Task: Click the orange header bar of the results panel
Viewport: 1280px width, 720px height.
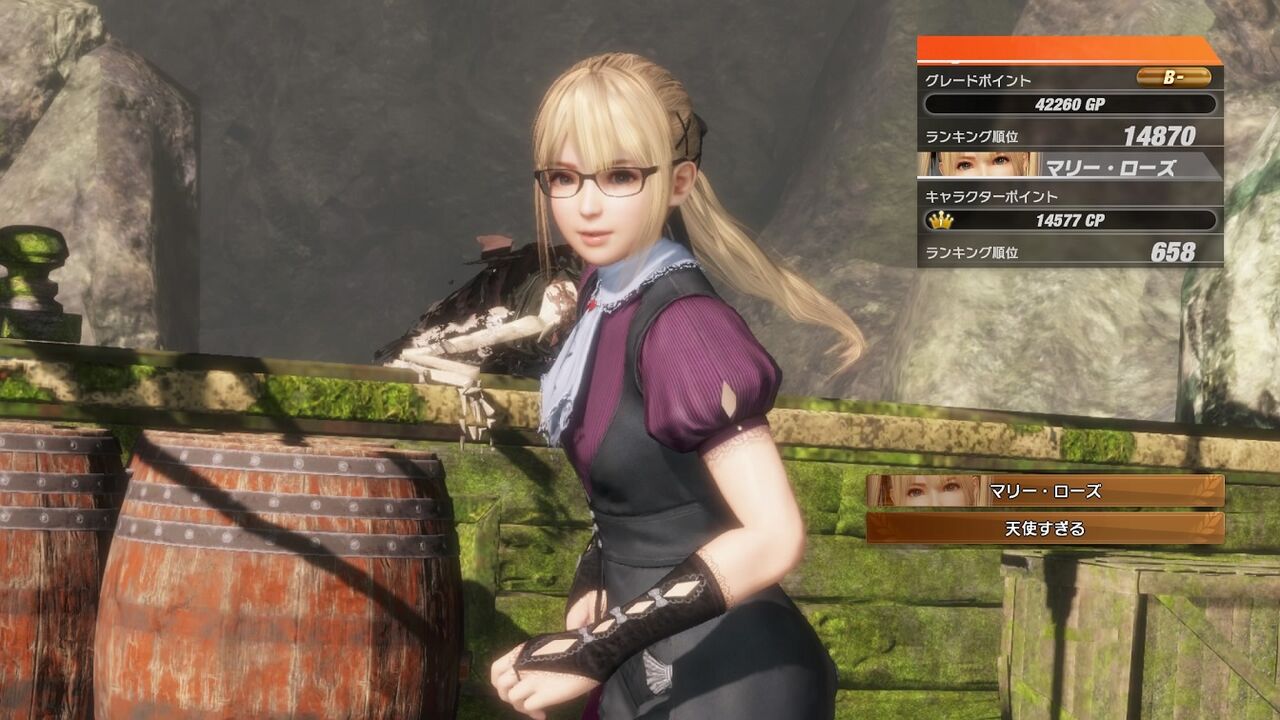Action: (1070, 48)
